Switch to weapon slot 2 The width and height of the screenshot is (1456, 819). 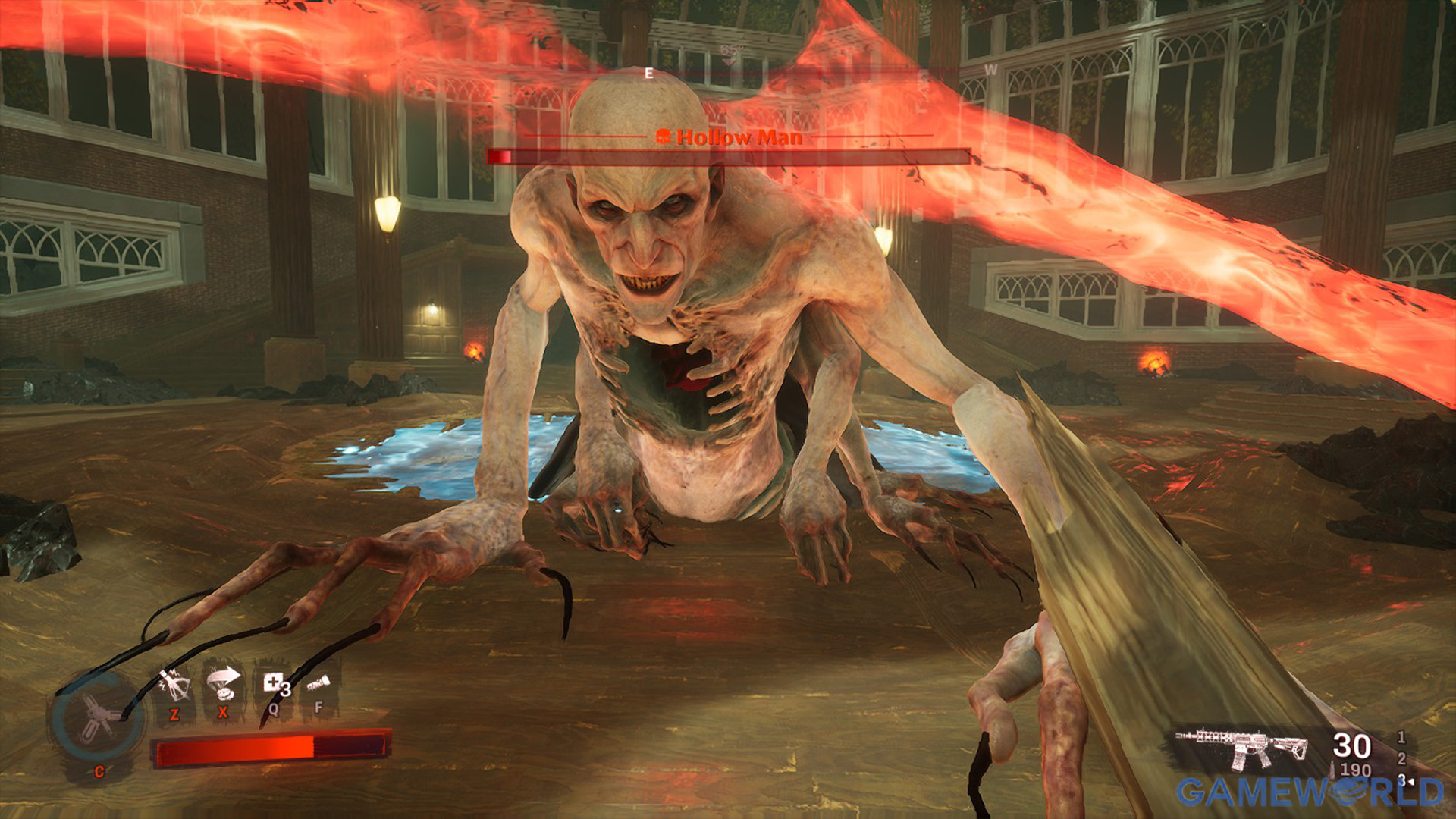tap(1401, 758)
